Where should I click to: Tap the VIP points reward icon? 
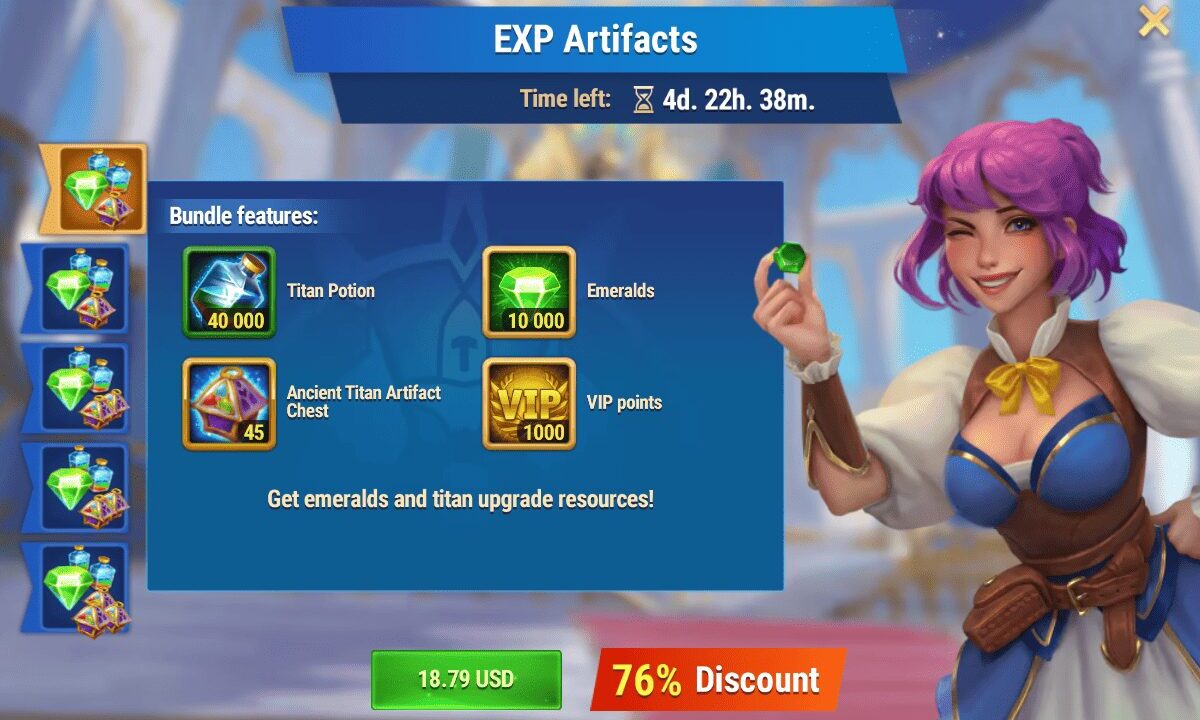point(529,404)
